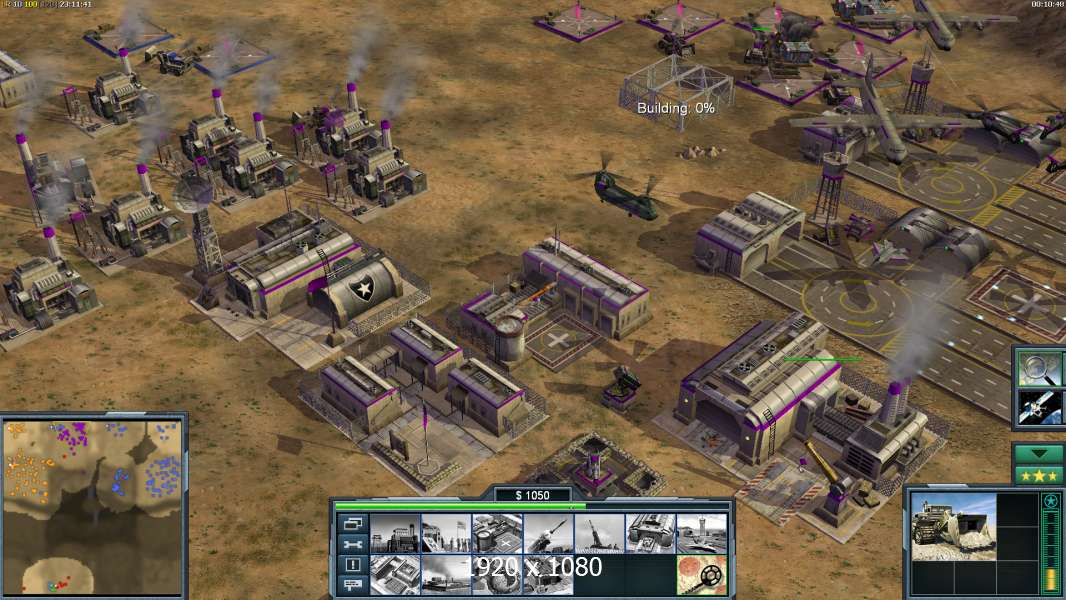The width and height of the screenshot is (1066, 600).
Task: Open the chat message button
Action: click(x=352, y=586)
